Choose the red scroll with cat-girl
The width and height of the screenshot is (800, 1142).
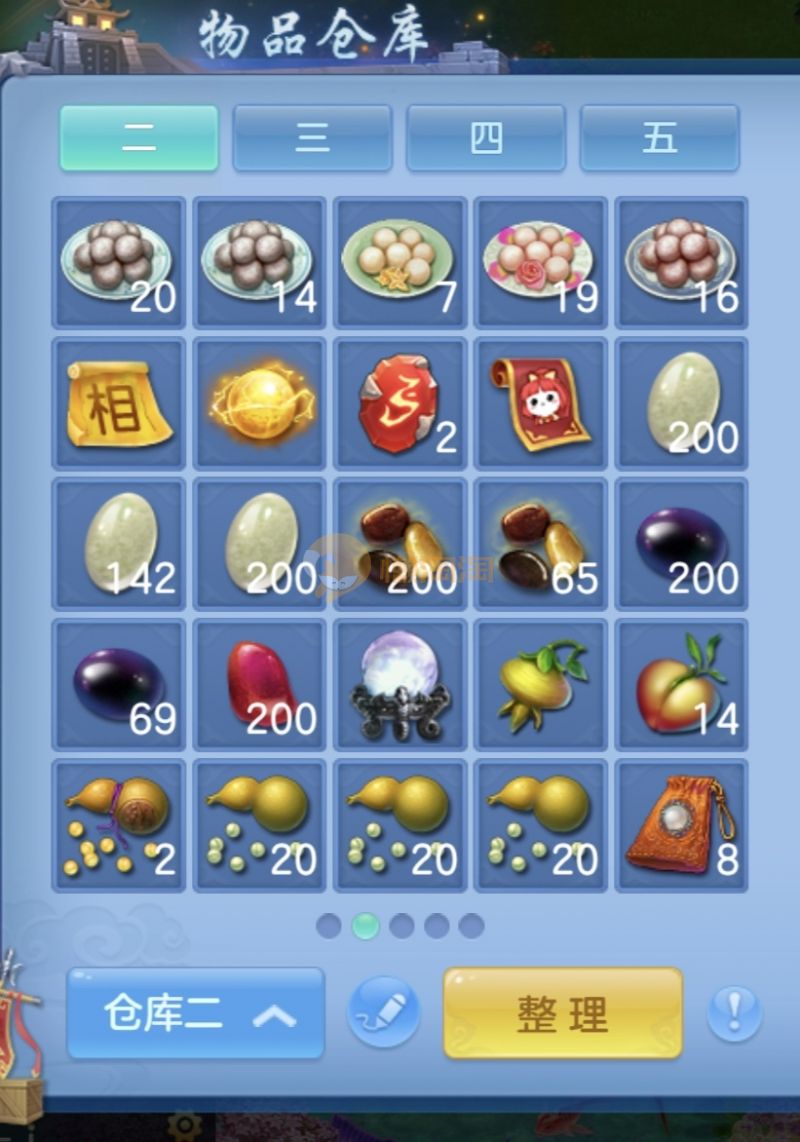[541, 403]
